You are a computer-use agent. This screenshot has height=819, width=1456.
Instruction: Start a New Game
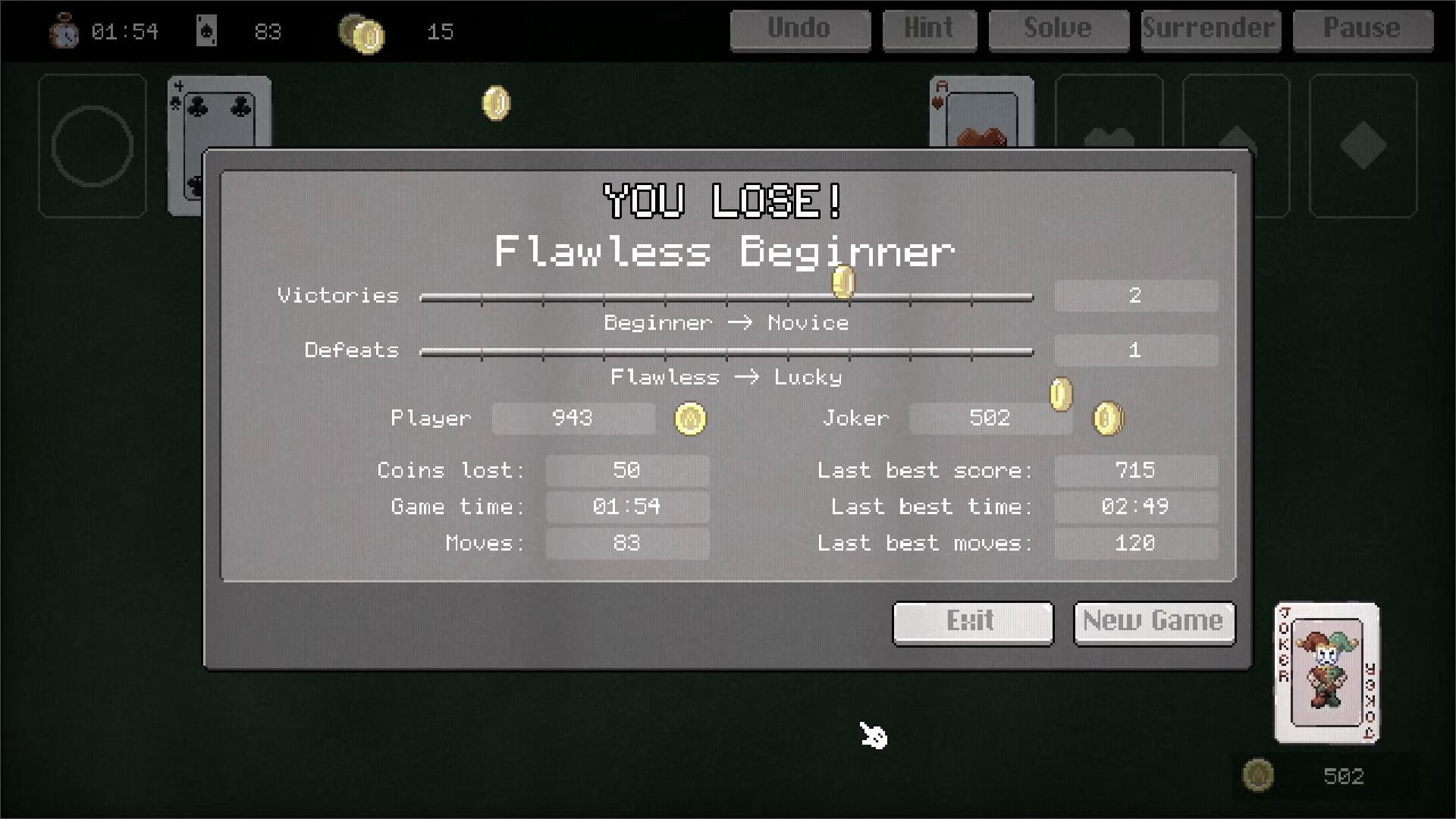1153,622
